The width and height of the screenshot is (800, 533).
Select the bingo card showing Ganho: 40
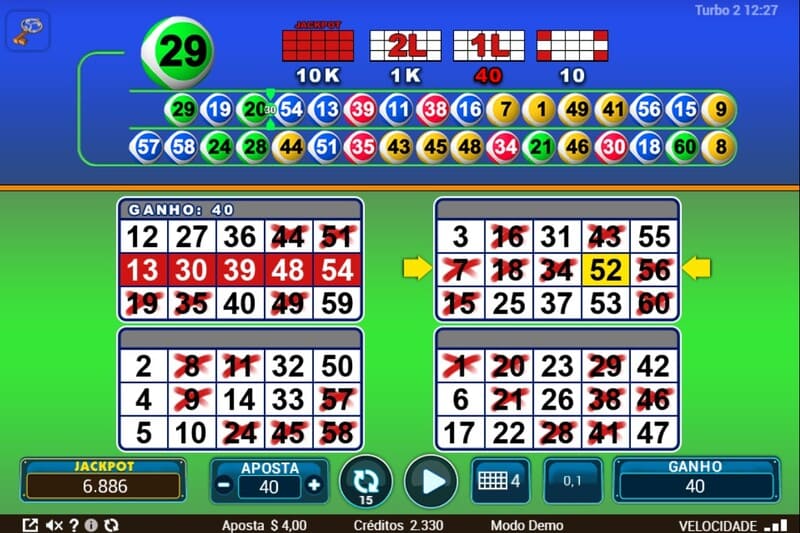(241, 259)
